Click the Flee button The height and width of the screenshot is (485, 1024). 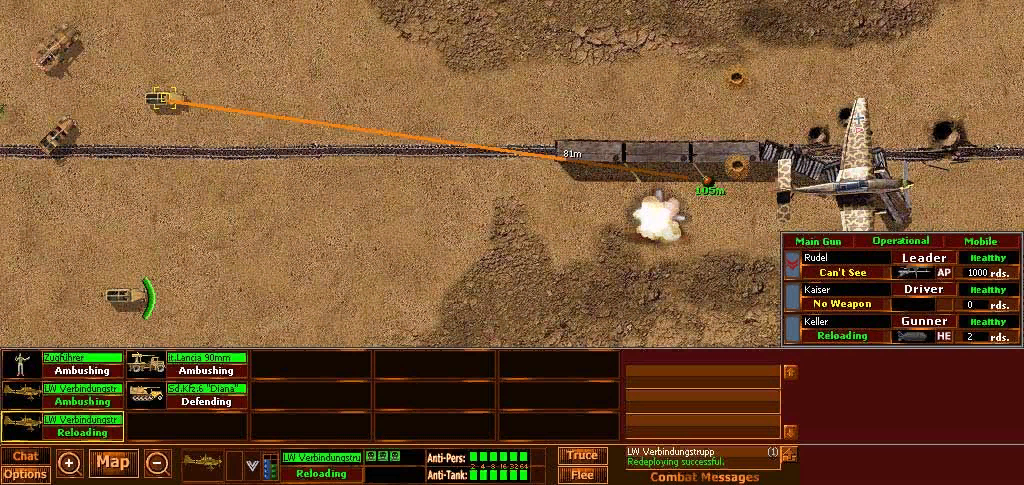pos(582,474)
